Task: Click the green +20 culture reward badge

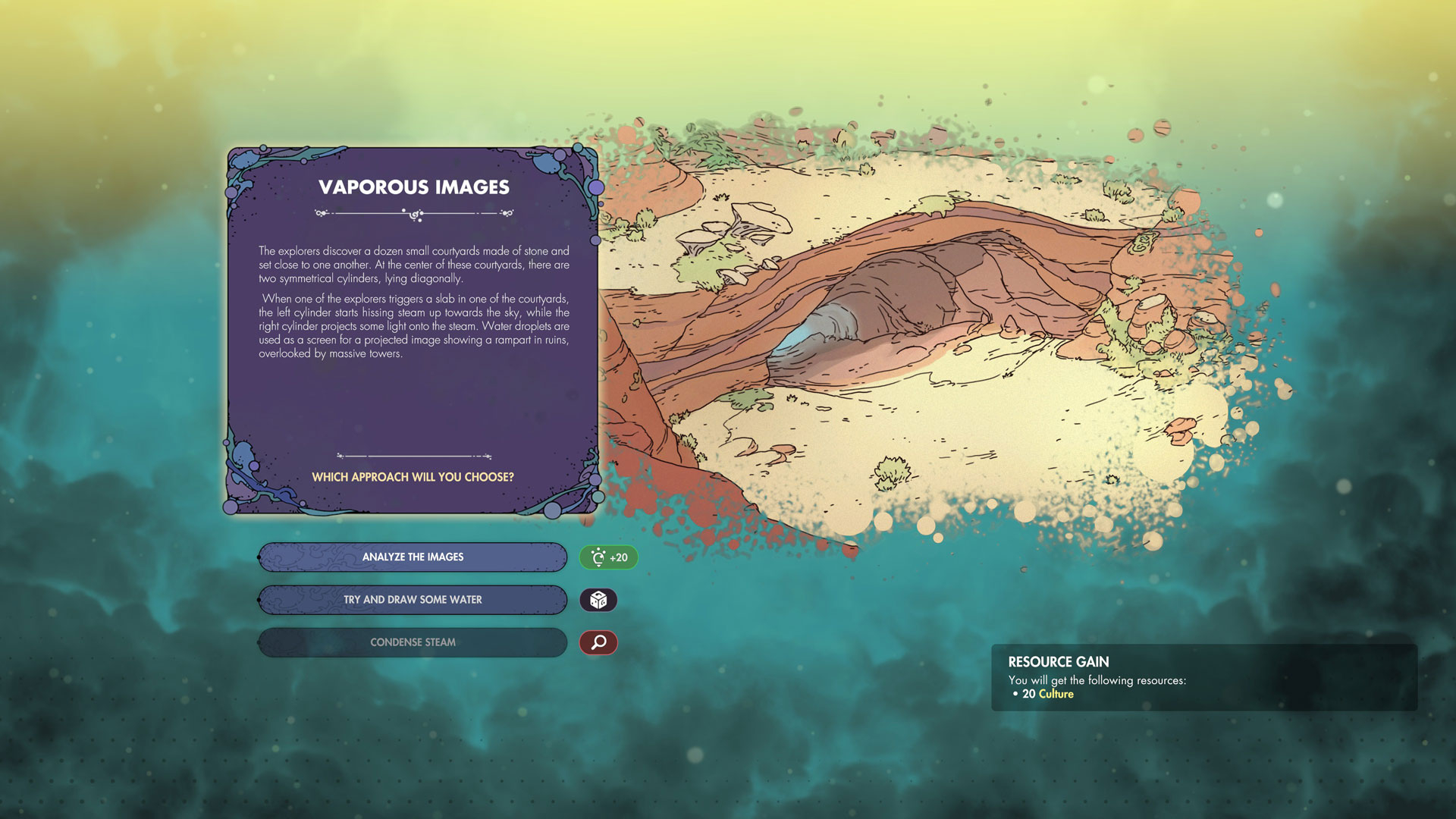Action: [x=608, y=557]
